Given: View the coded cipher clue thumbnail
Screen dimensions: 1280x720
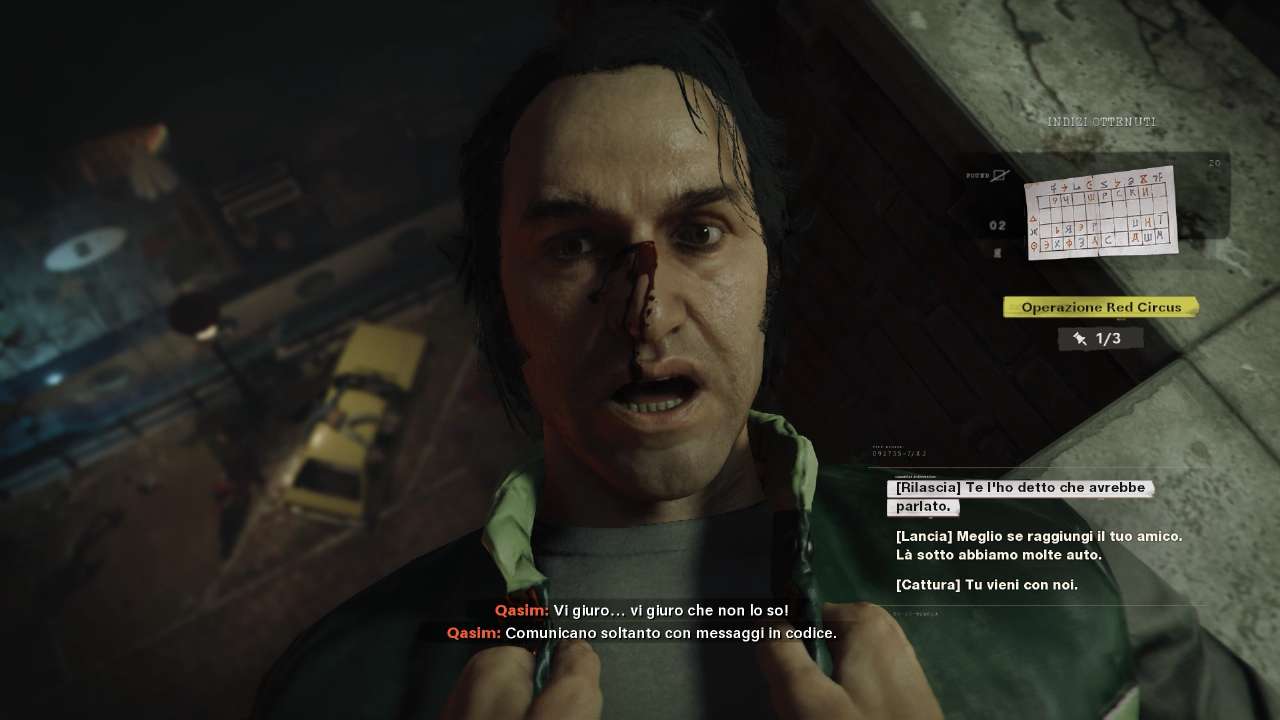Looking at the screenshot, I should (x=1100, y=212).
